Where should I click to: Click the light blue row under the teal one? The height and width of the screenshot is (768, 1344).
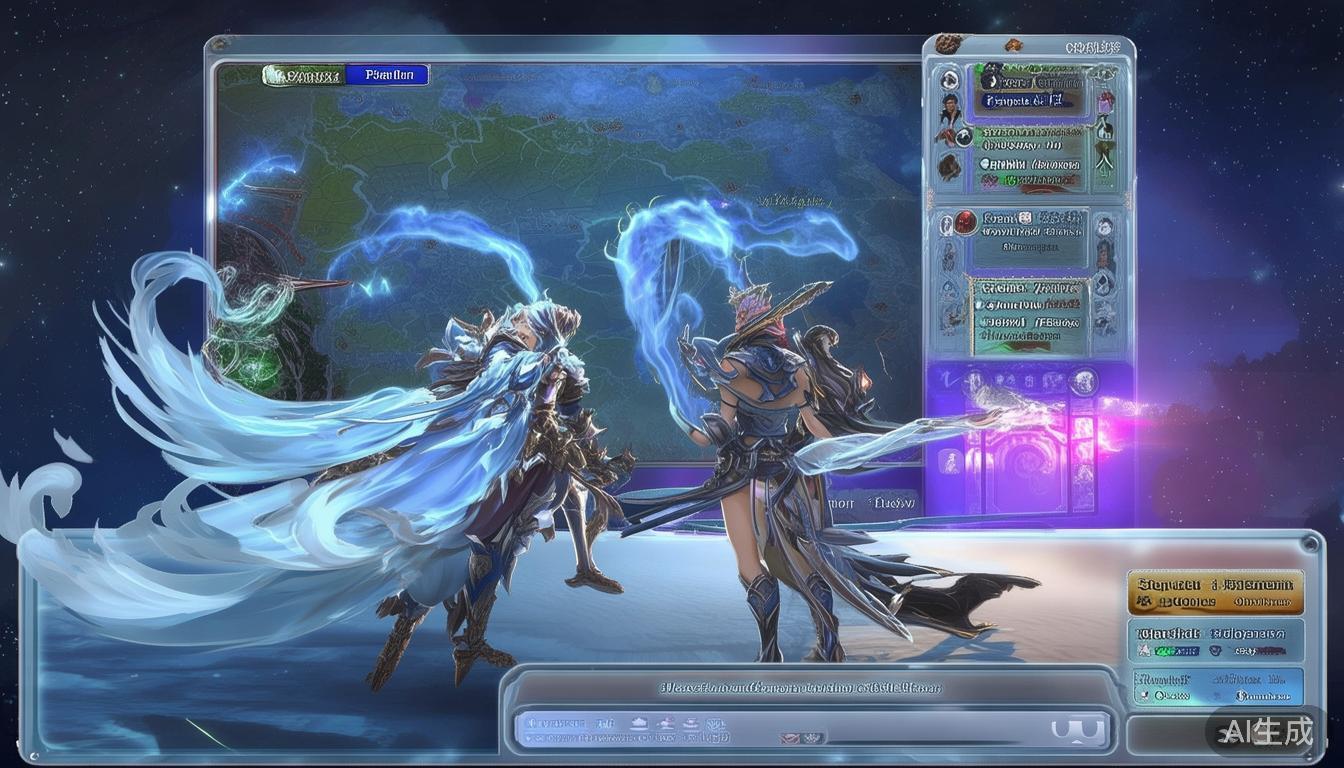[1215, 687]
